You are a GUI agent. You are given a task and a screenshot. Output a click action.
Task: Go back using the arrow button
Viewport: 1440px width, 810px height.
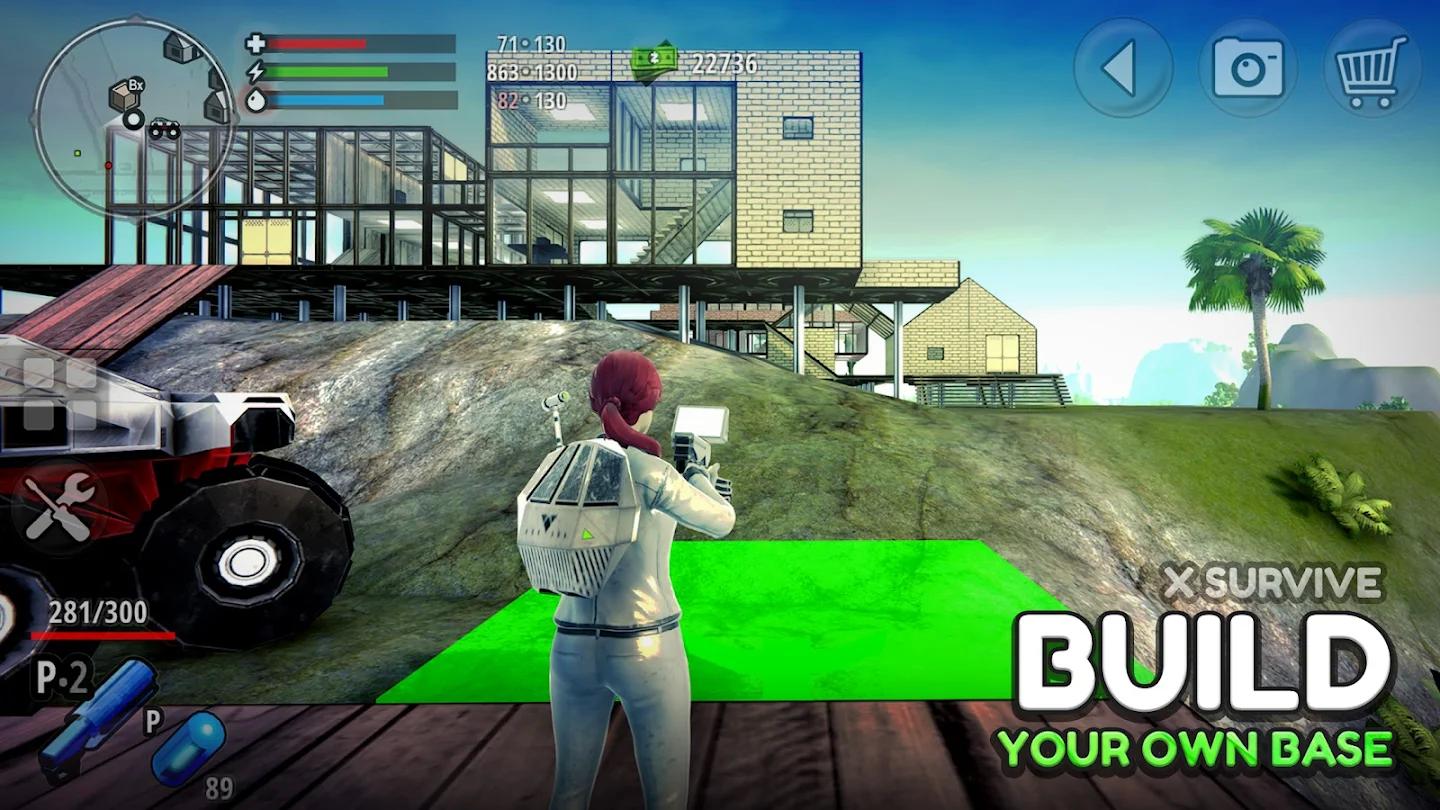[x=1124, y=68]
